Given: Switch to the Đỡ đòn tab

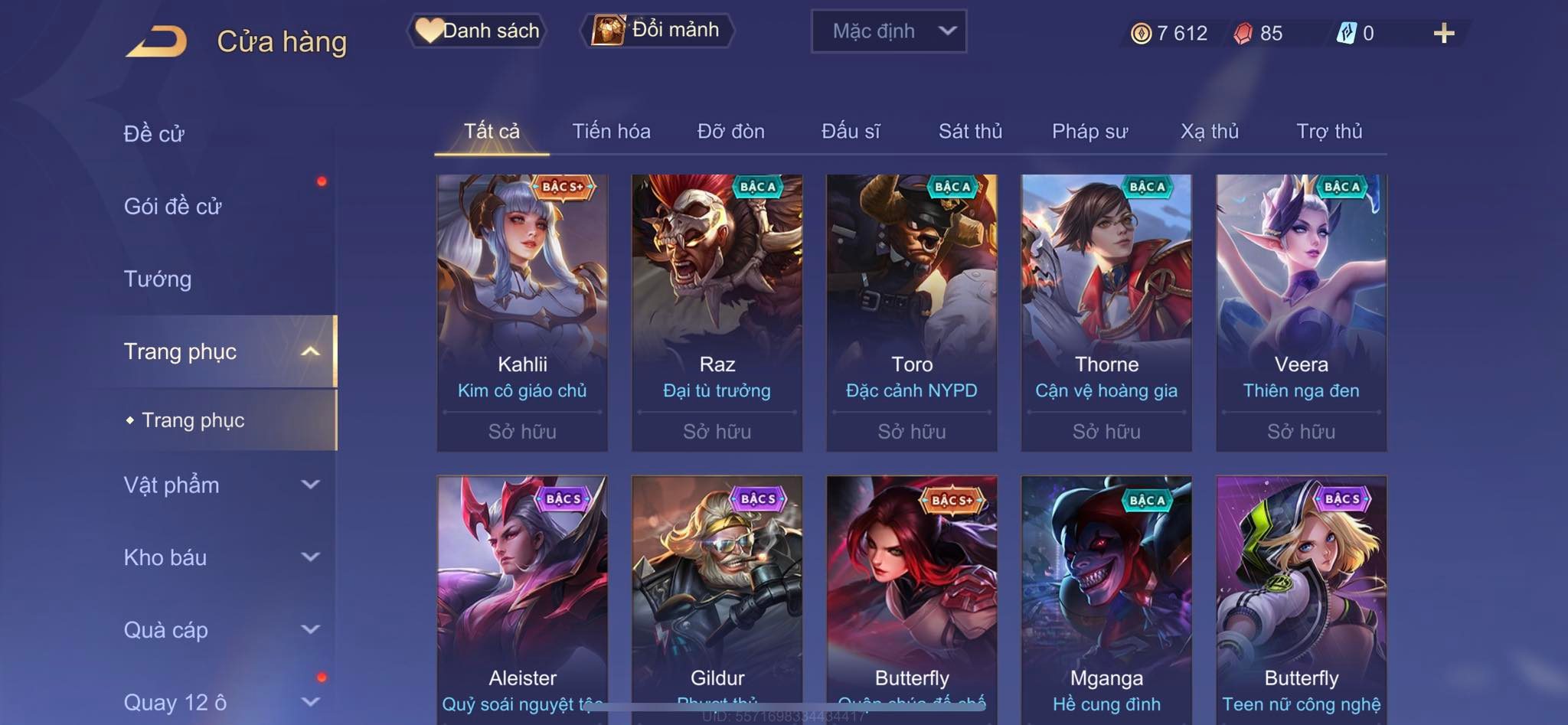Looking at the screenshot, I should tap(730, 132).
